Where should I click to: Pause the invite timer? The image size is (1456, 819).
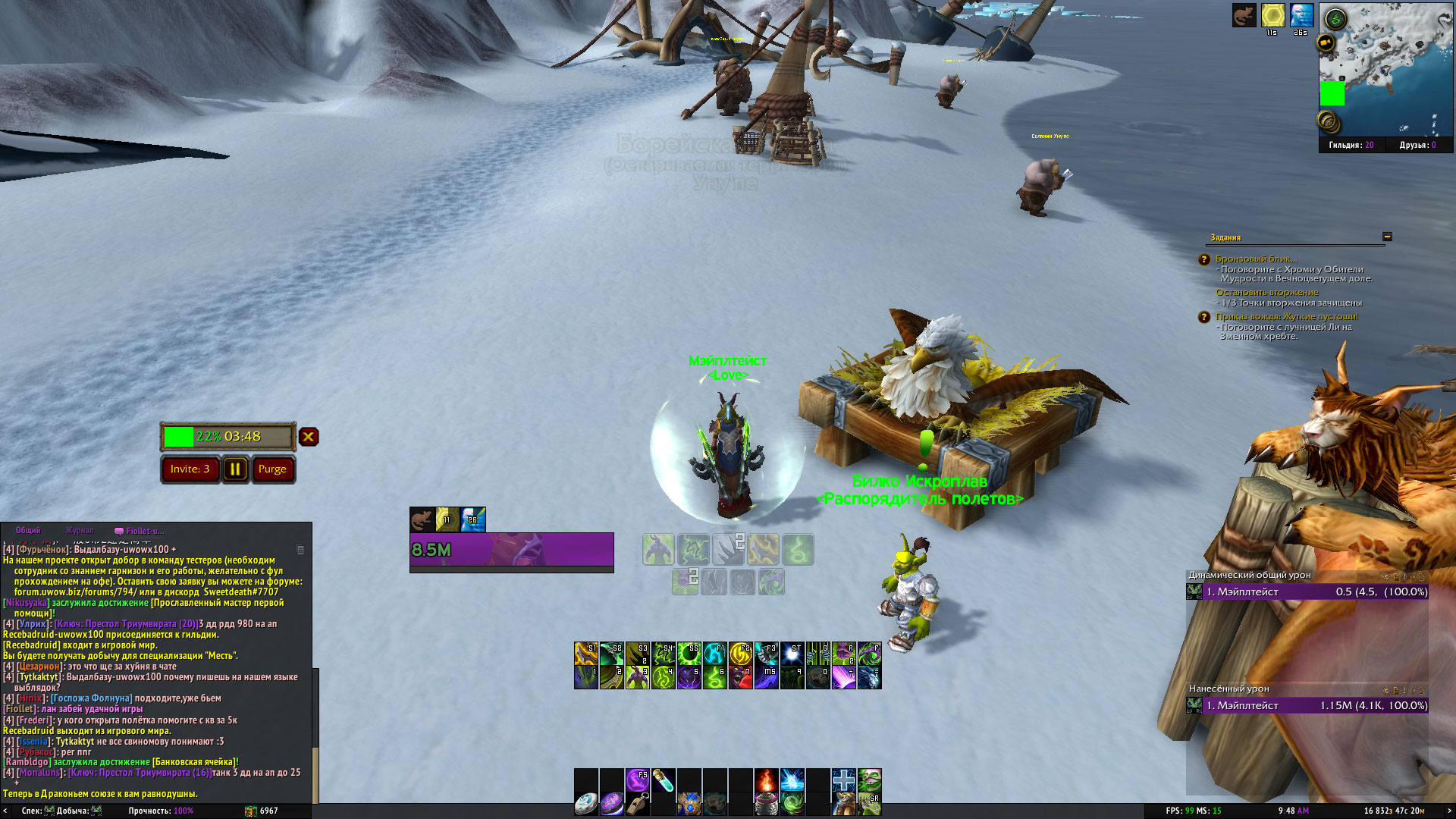point(235,469)
